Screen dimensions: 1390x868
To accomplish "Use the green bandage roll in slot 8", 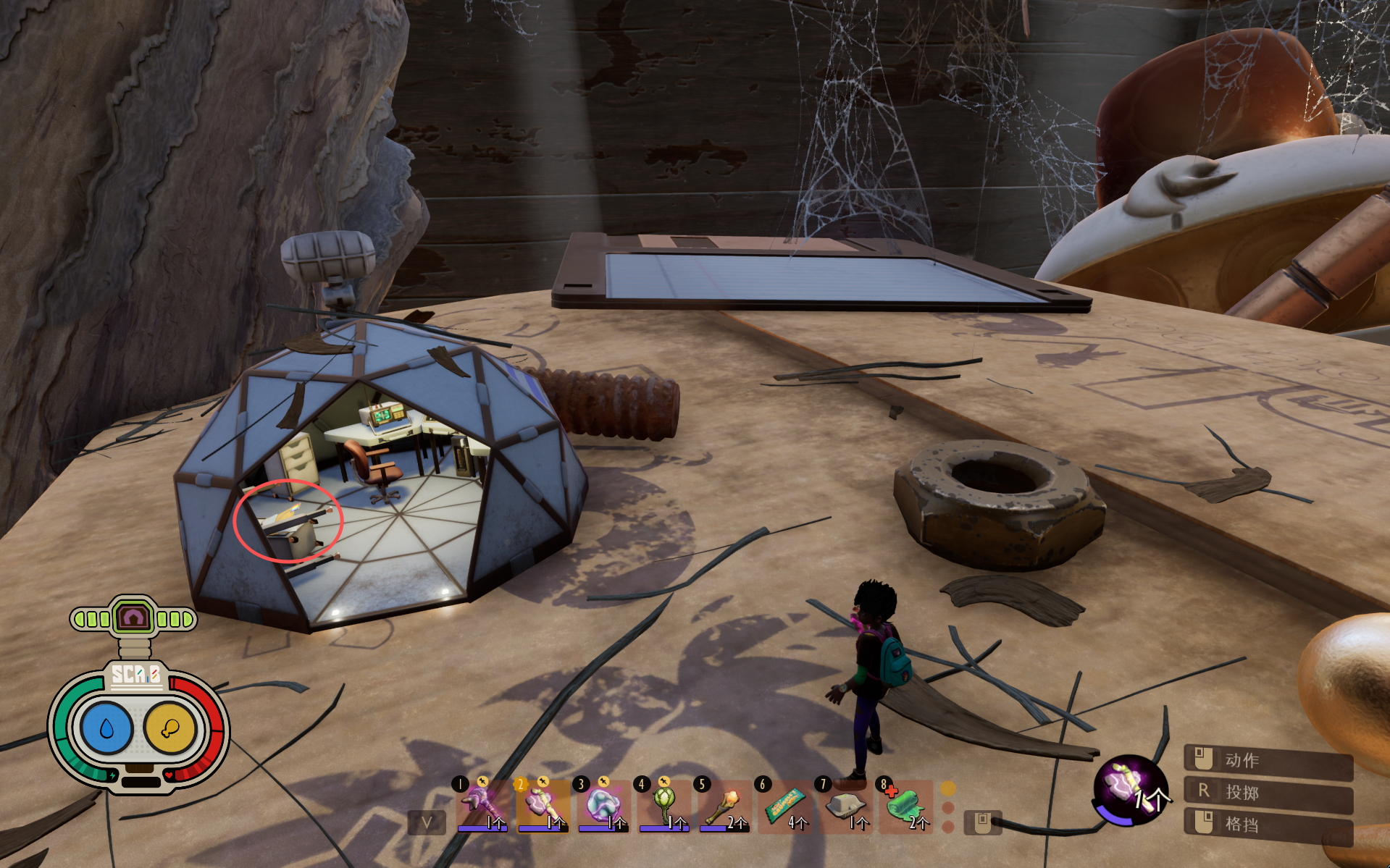I will coord(905,805).
